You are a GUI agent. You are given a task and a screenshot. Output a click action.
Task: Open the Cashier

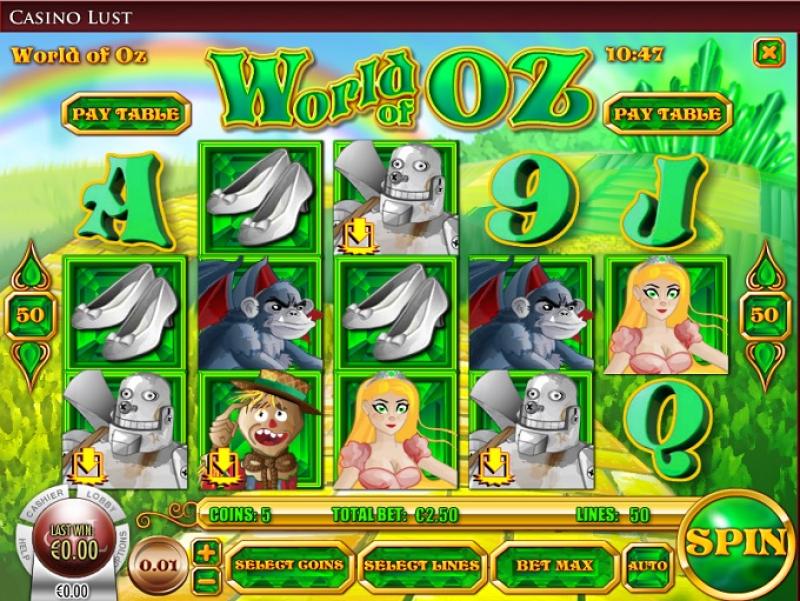46,501
